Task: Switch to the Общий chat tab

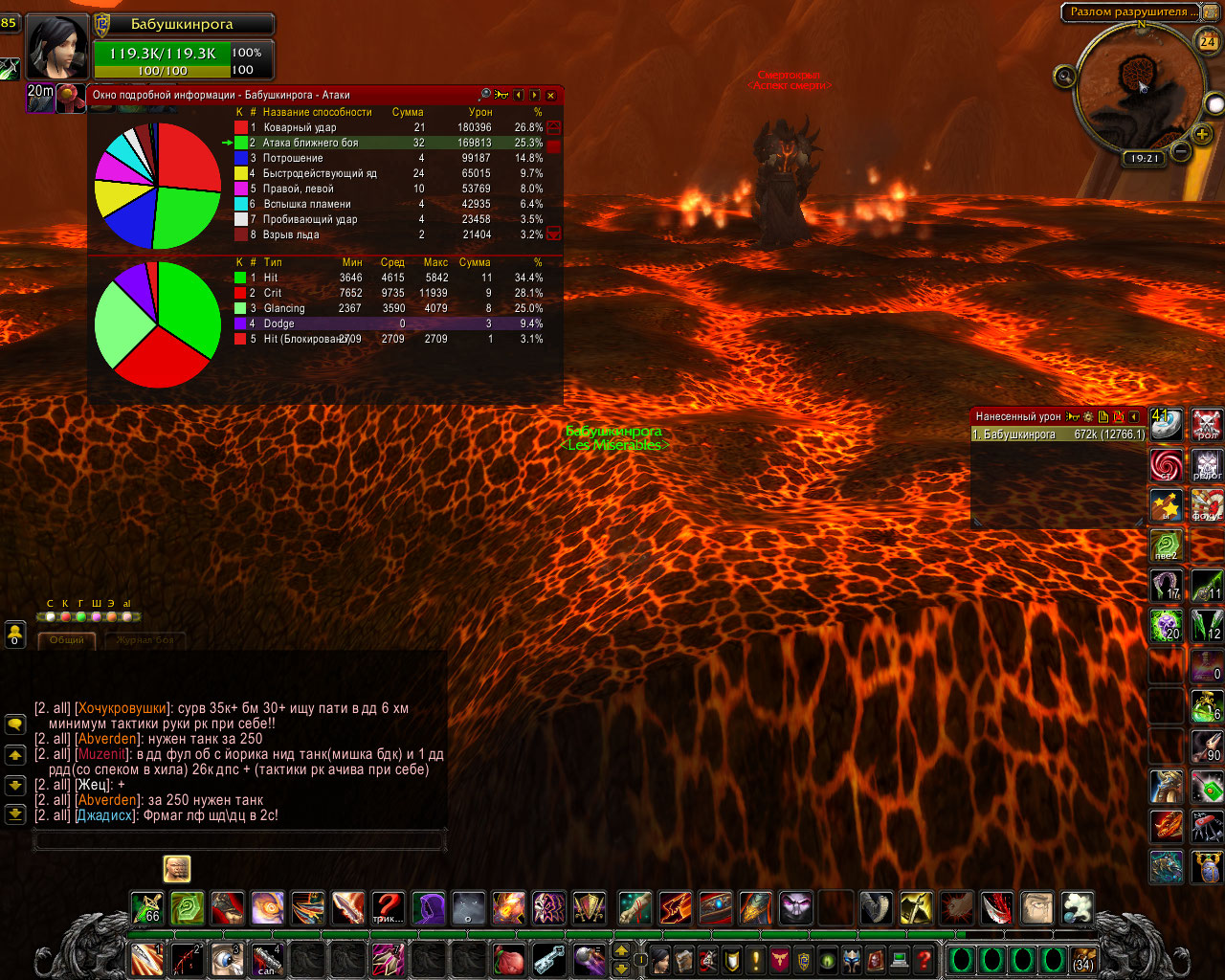Action: (x=67, y=639)
